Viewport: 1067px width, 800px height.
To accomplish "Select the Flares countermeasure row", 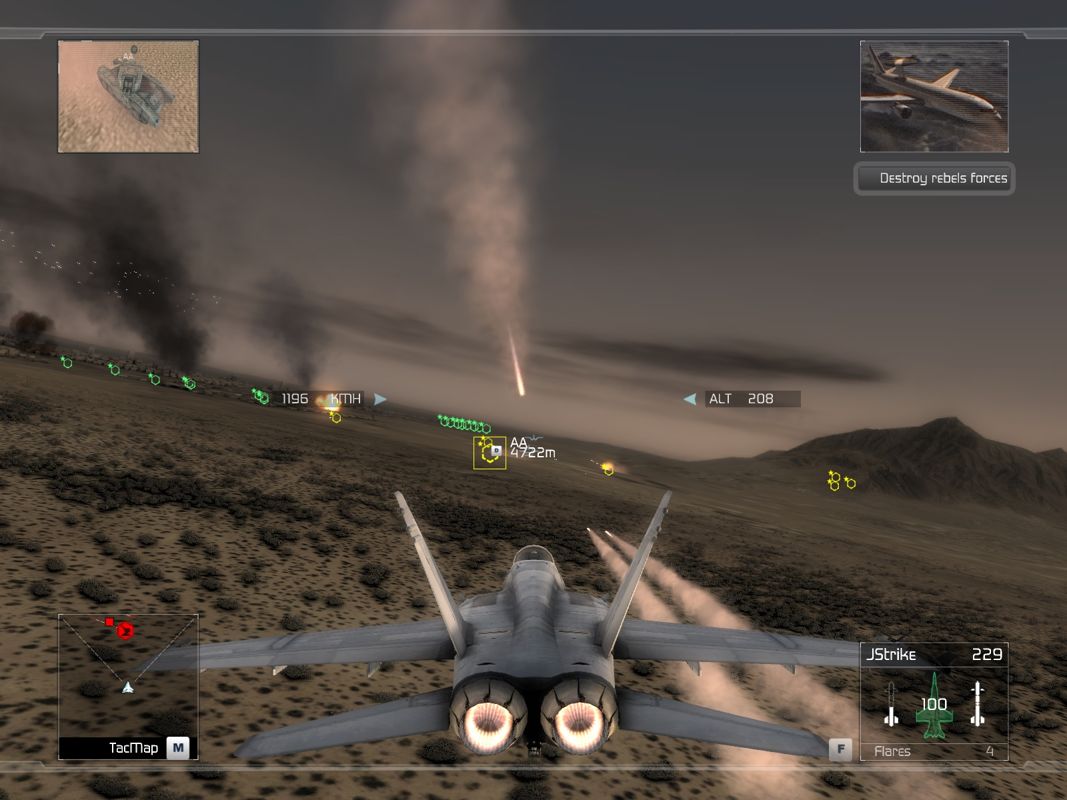I will tap(934, 751).
